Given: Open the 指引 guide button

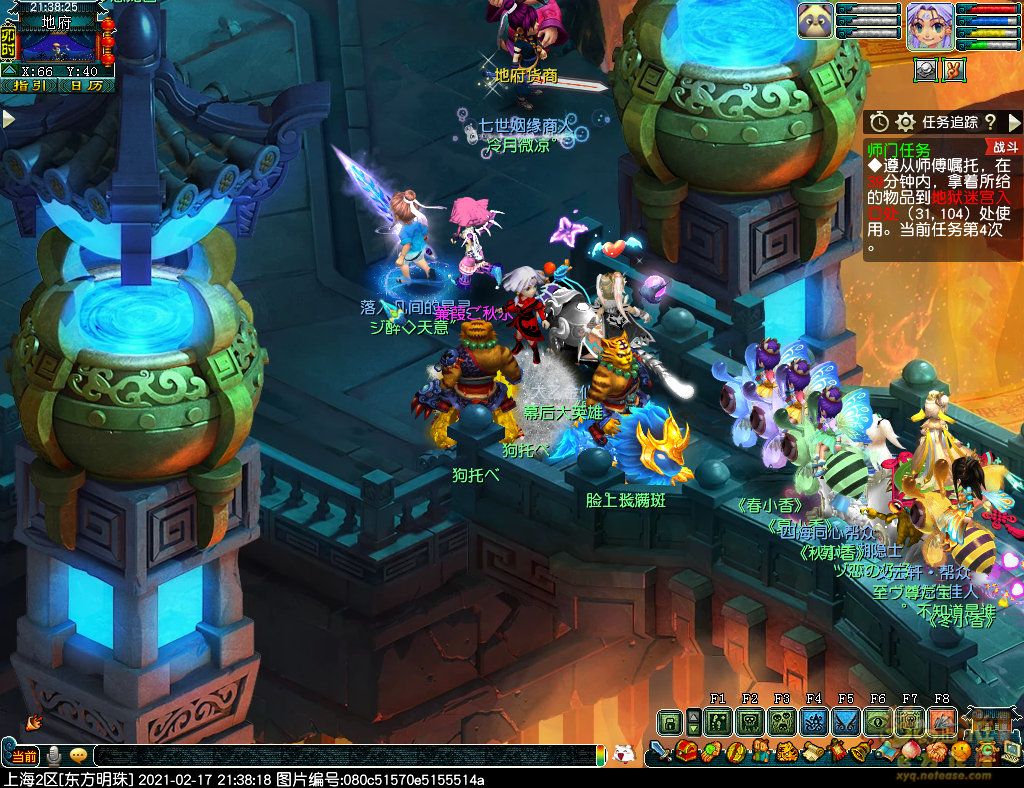Looking at the screenshot, I should coord(29,86).
